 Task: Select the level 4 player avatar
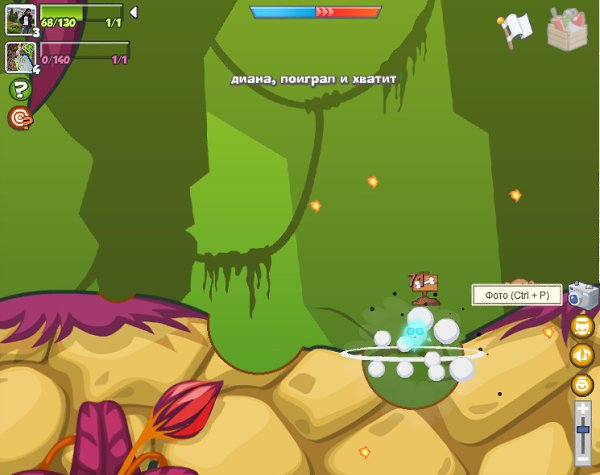21,56
